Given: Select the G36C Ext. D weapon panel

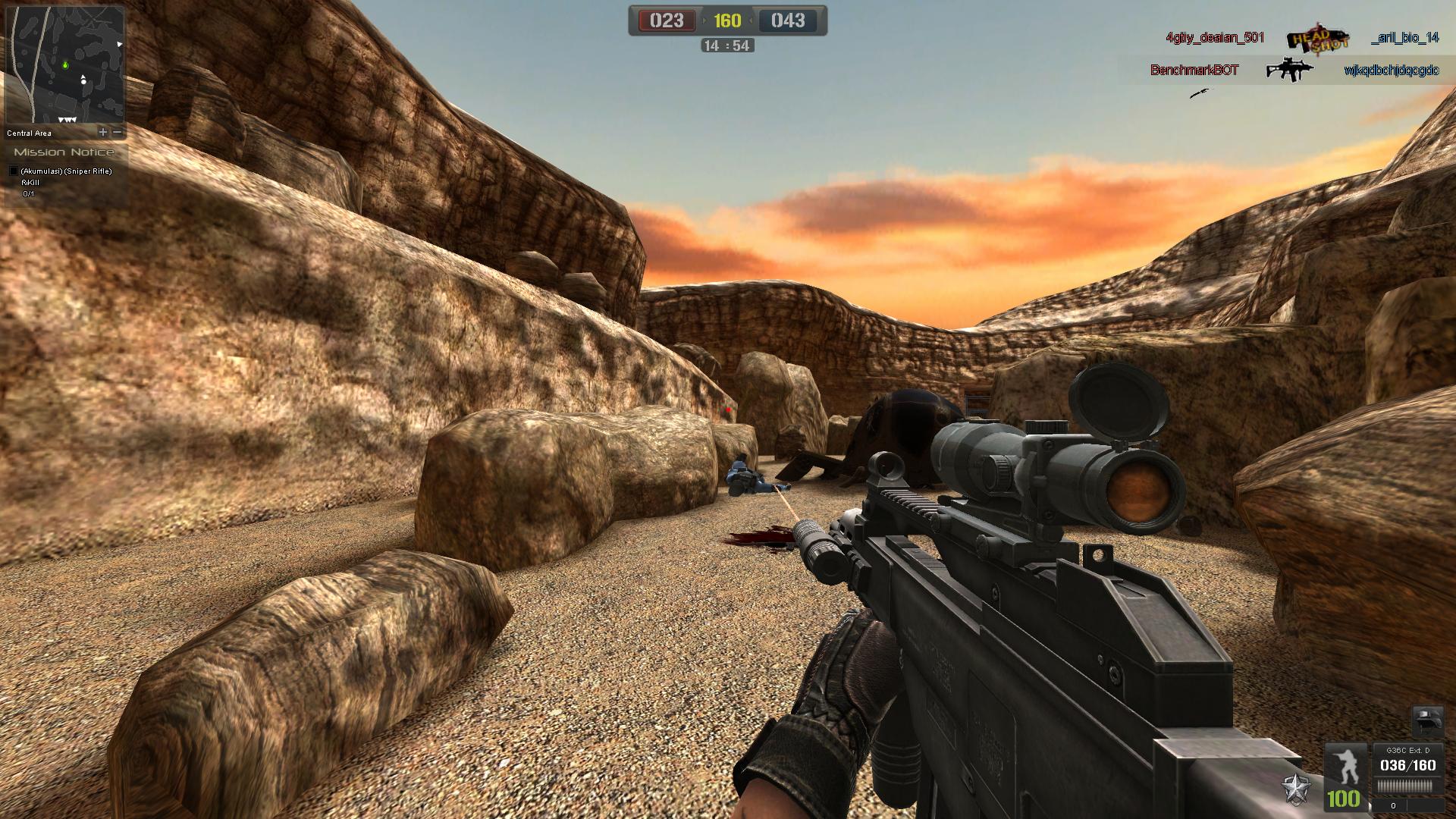Looking at the screenshot, I should click(1407, 765).
